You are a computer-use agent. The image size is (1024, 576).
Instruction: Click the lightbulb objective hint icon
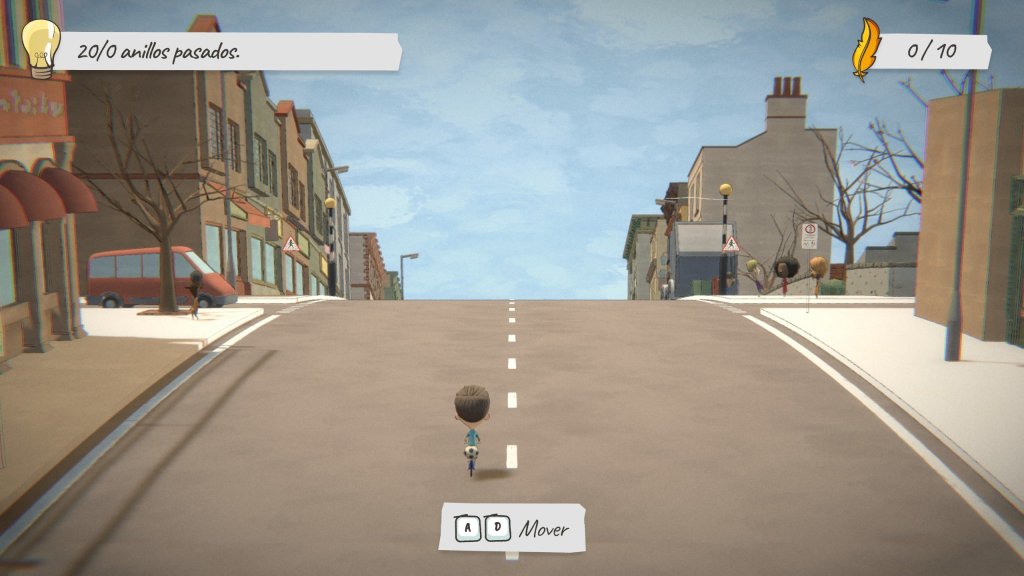[40, 47]
